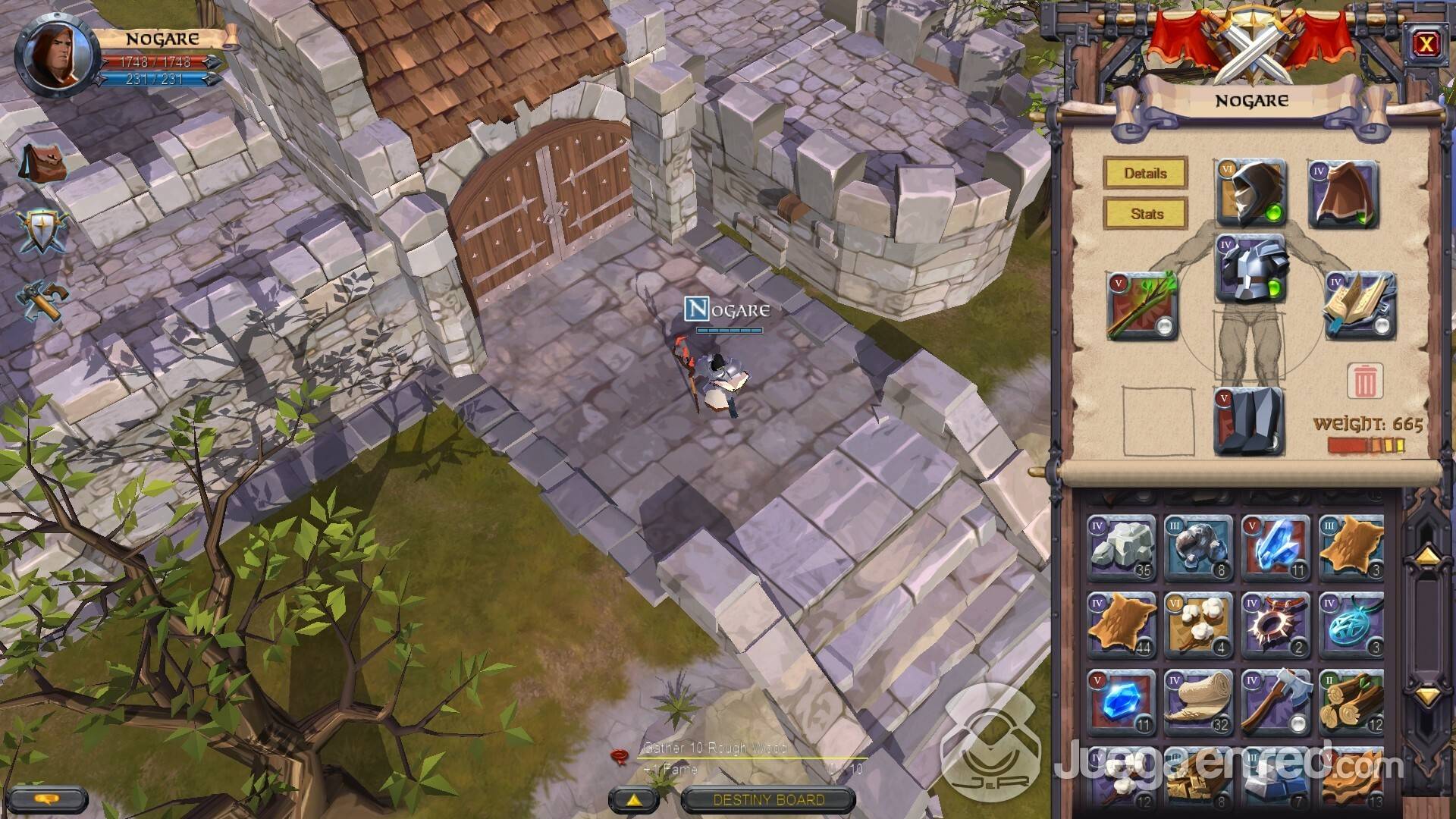
Task: Show the character Stats
Action: tap(1145, 214)
